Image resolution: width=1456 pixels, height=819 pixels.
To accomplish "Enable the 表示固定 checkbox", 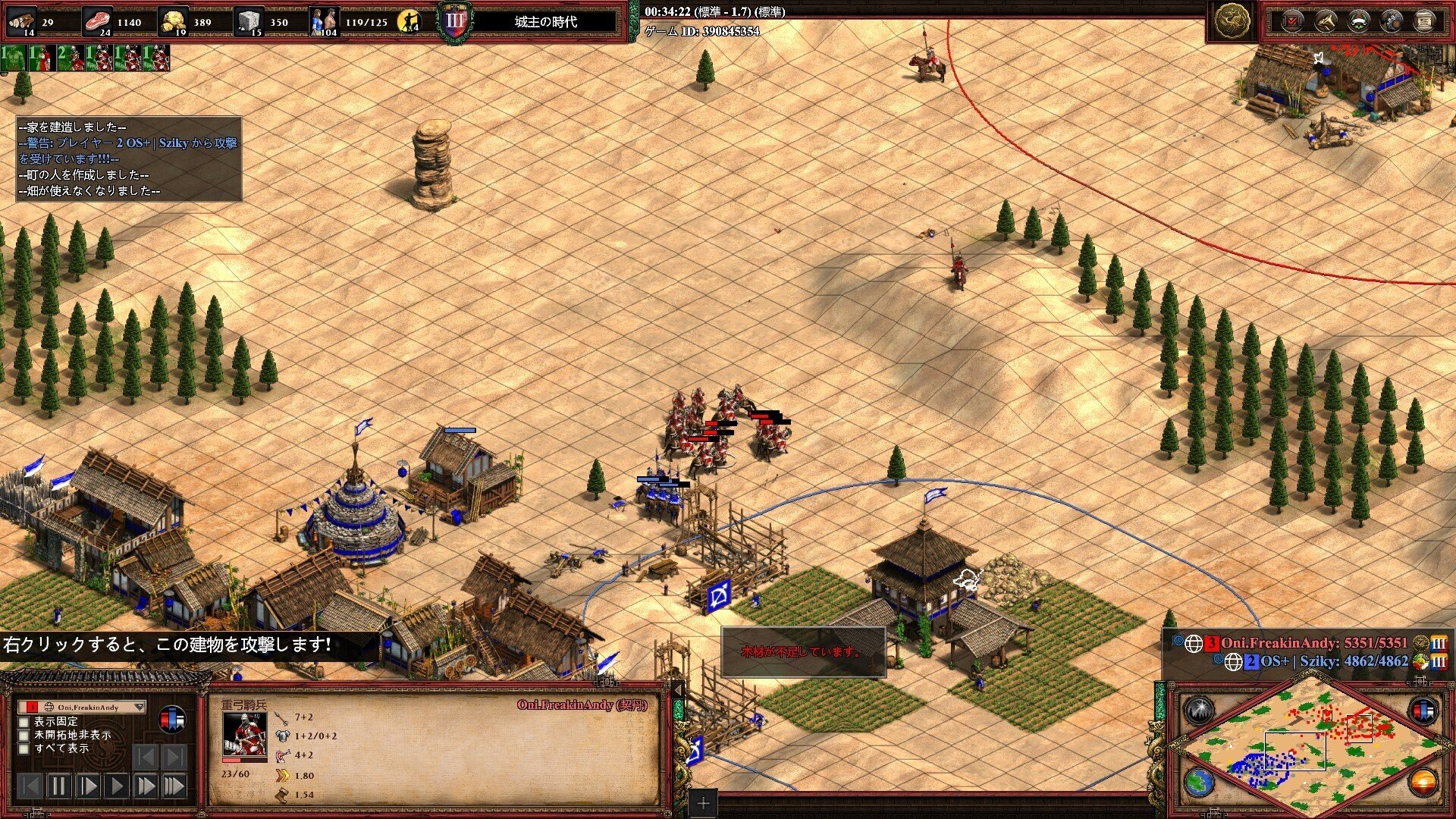I will click(24, 723).
